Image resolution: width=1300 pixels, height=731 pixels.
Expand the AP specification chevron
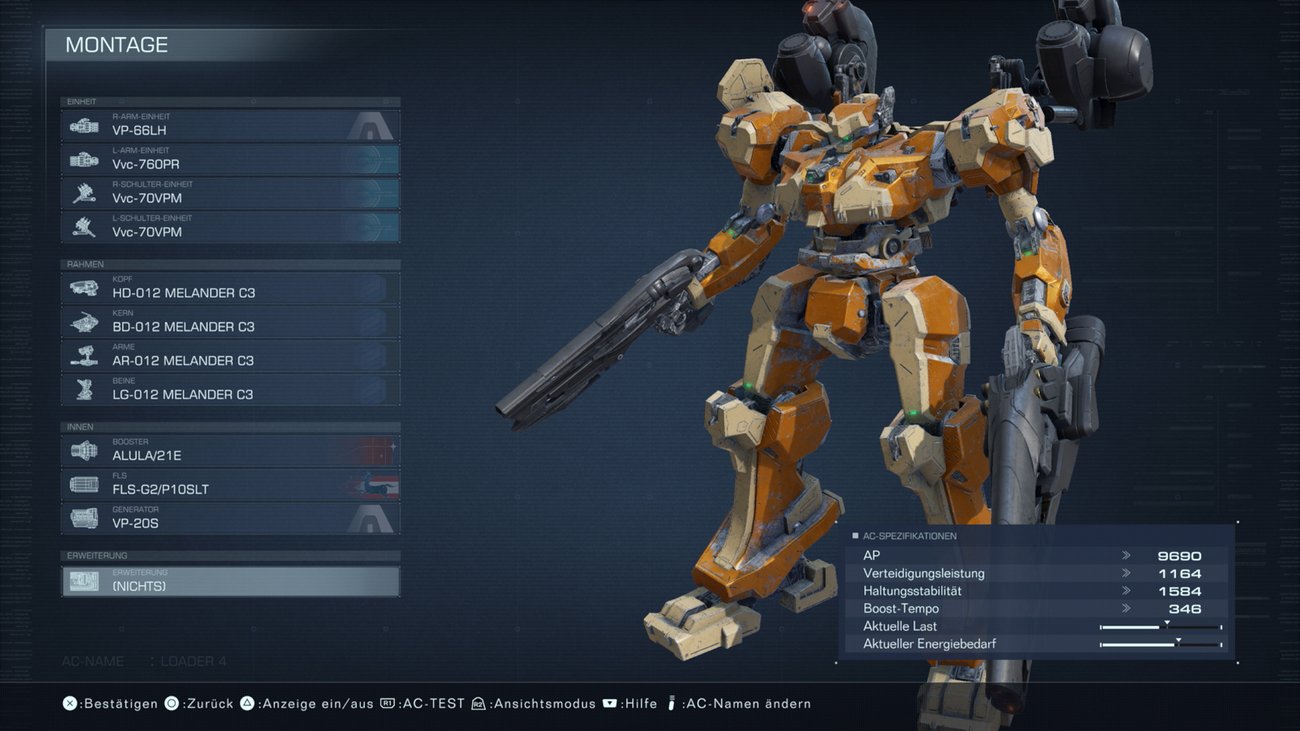1128,555
